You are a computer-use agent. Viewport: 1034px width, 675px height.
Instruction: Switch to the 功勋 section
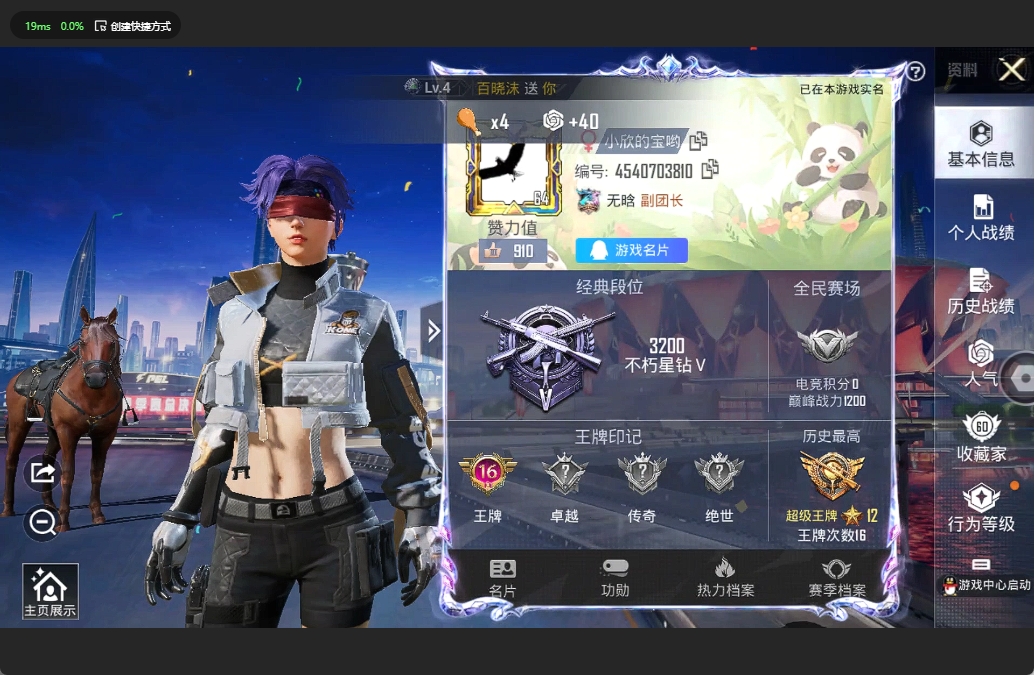coord(615,578)
